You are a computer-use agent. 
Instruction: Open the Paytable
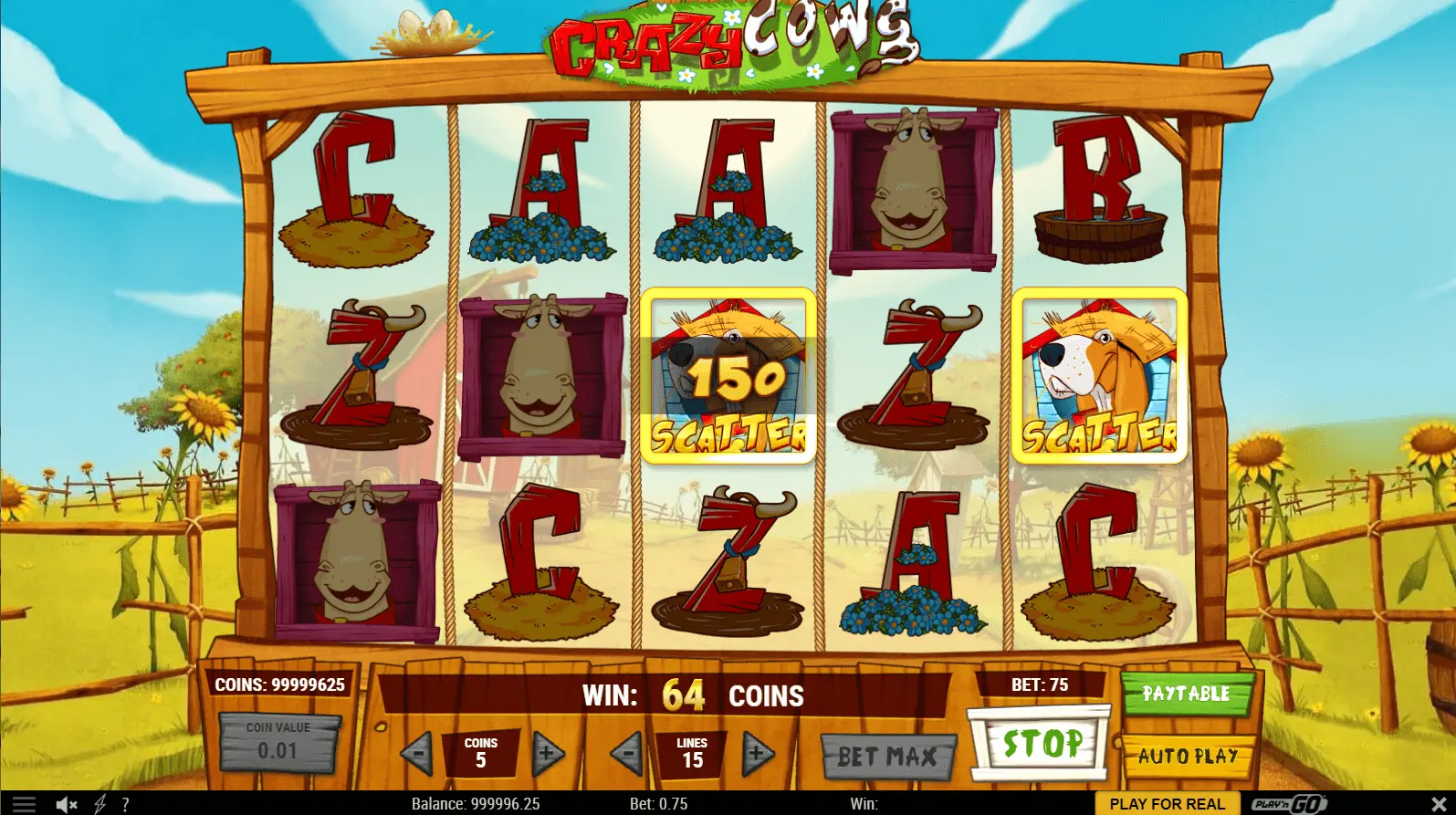click(1186, 694)
